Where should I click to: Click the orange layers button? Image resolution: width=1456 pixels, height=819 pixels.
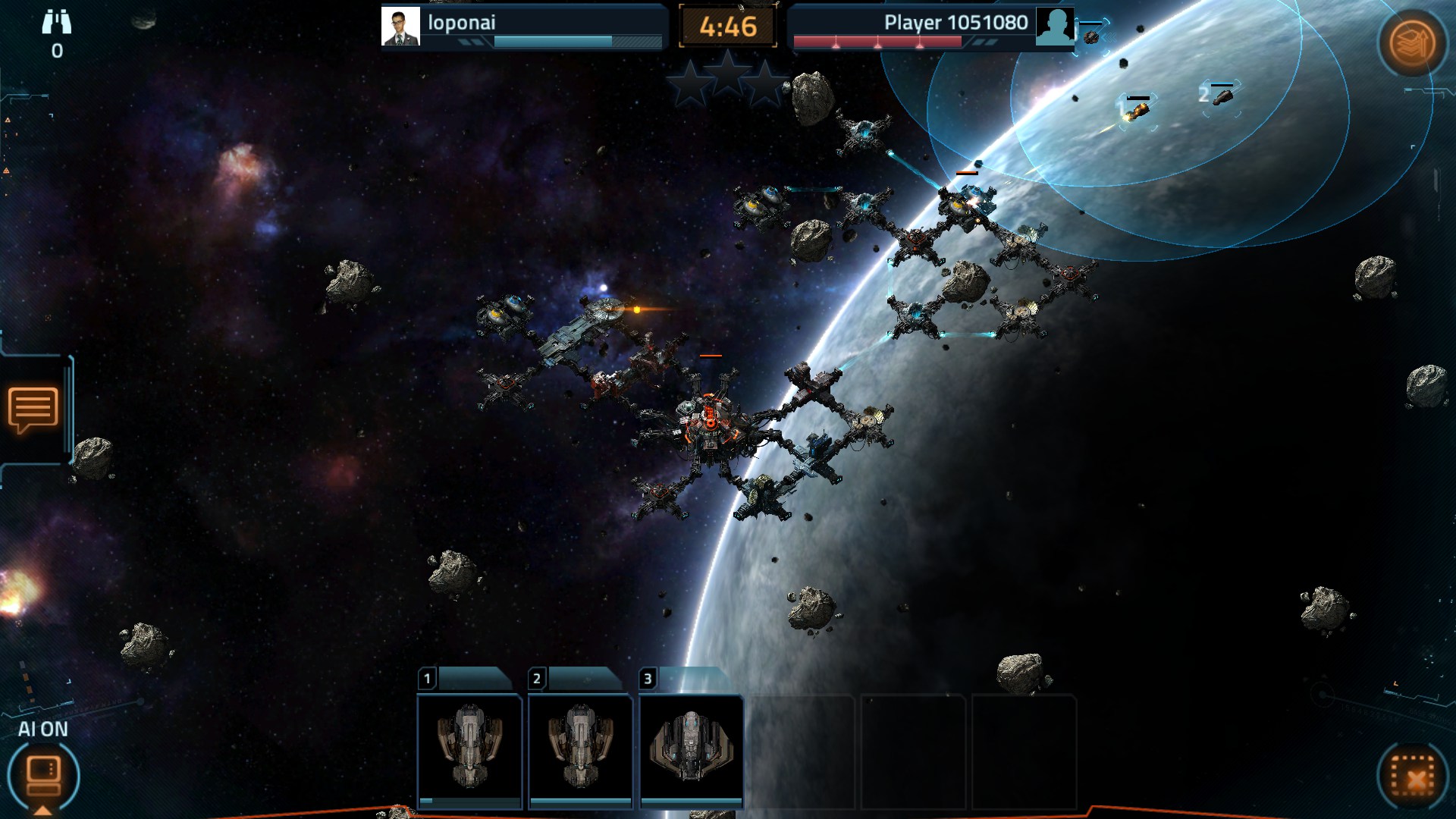pyautogui.click(x=1412, y=42)
